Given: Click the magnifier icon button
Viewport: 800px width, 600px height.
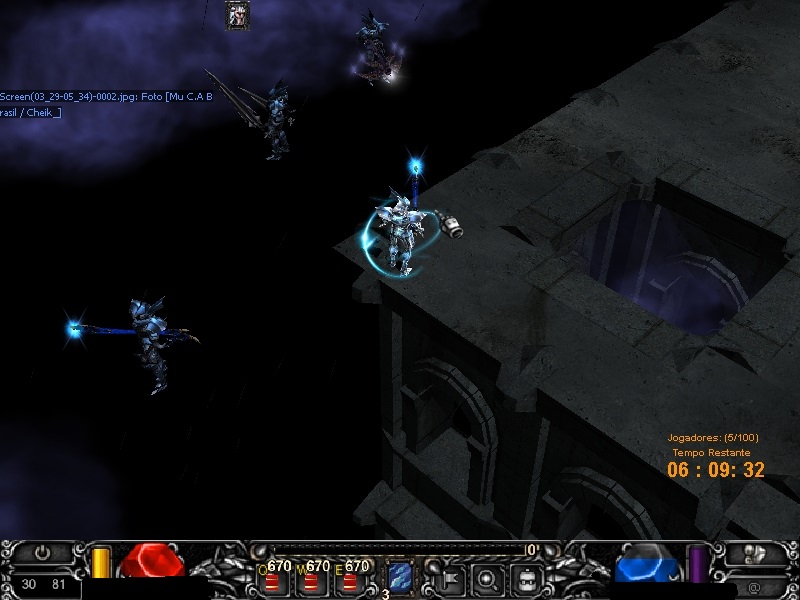Looking at the screenshot, I should [x=488, y=578].
